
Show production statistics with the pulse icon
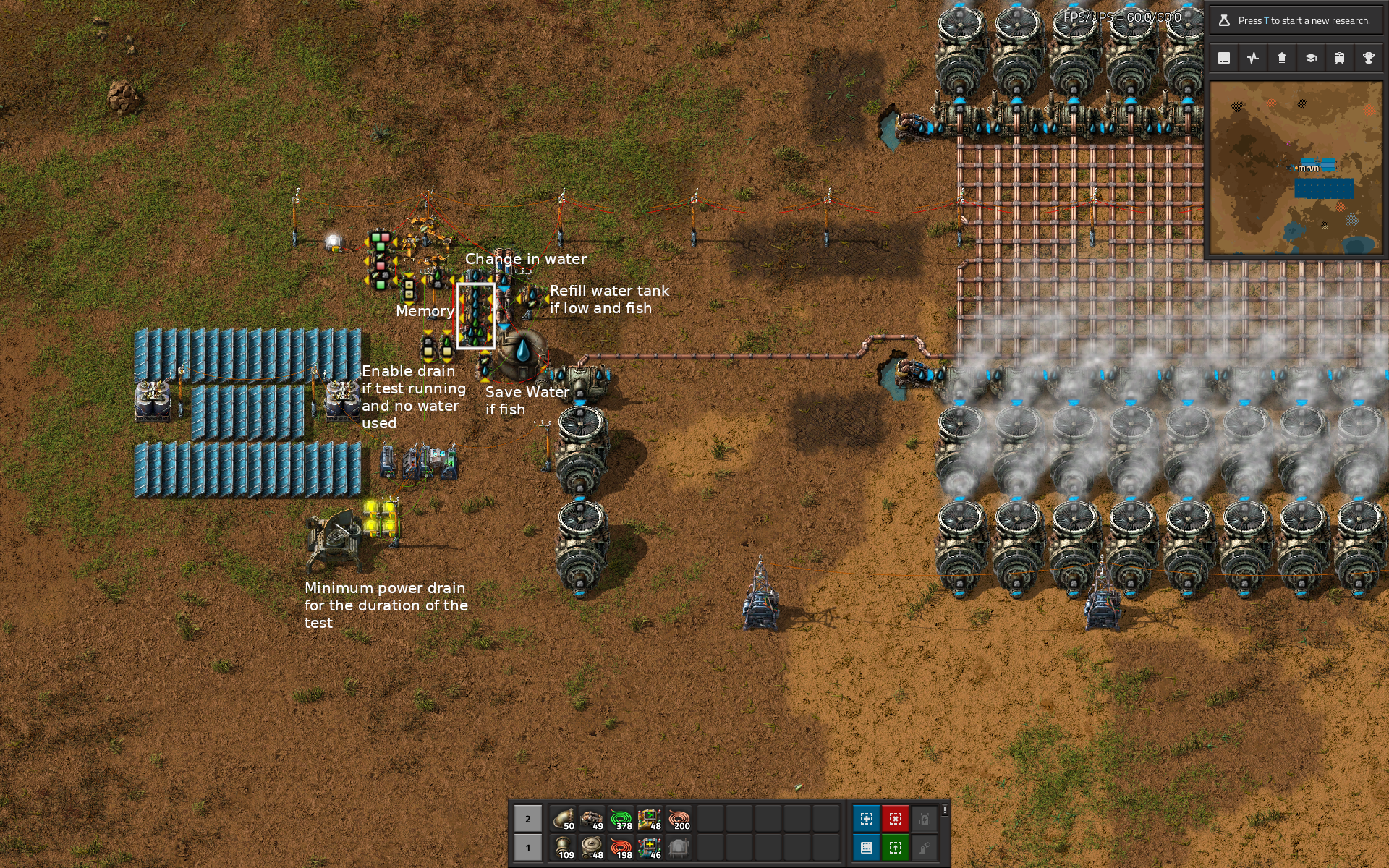(x=1253, y=58)
